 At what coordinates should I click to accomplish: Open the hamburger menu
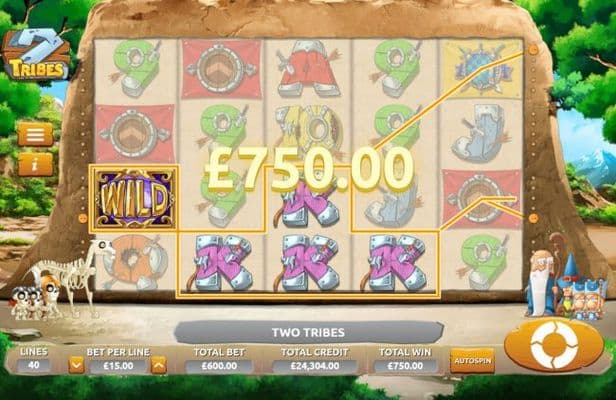(35, 134)
